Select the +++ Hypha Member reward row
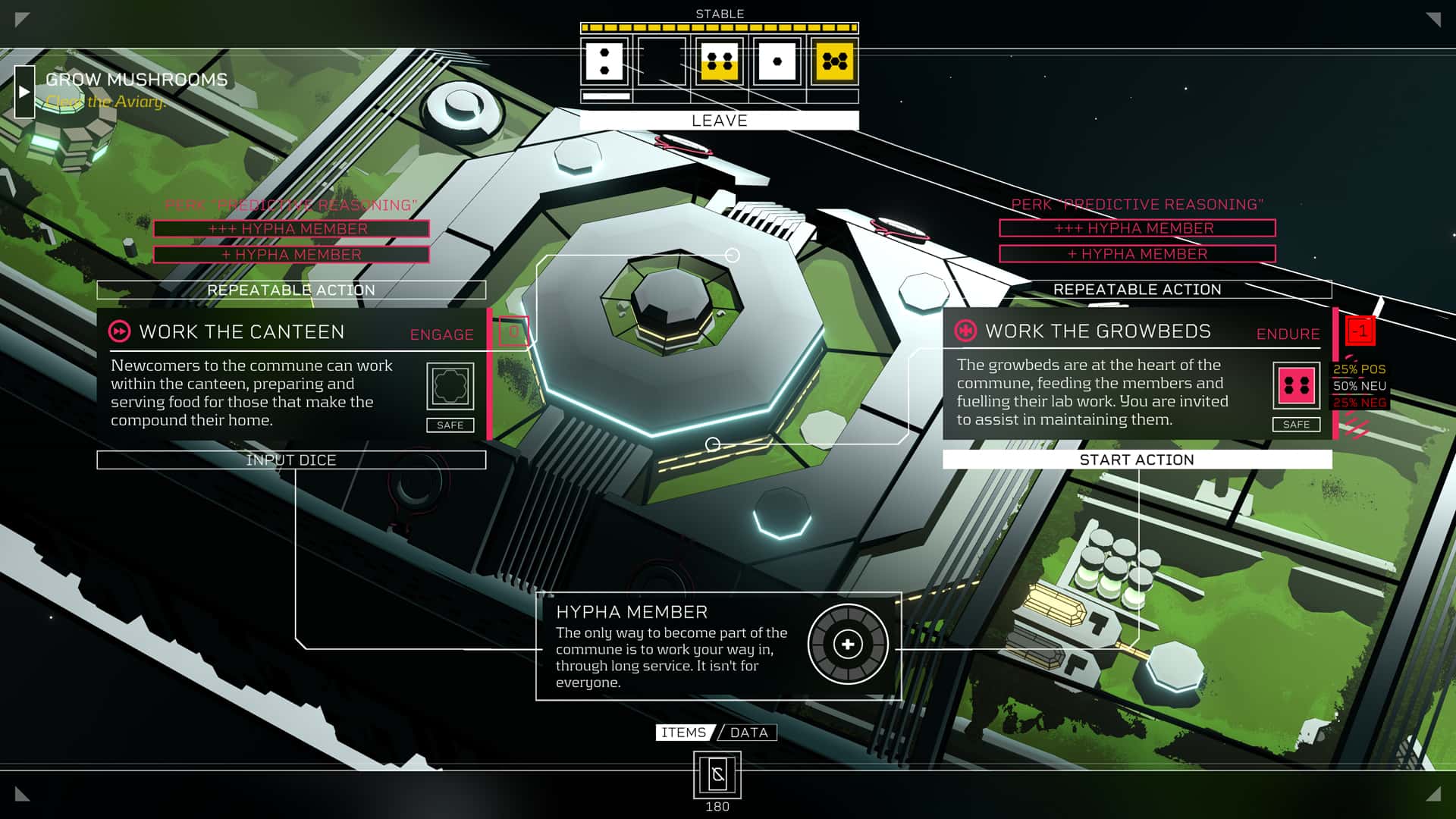 click(x=291, y=228)
